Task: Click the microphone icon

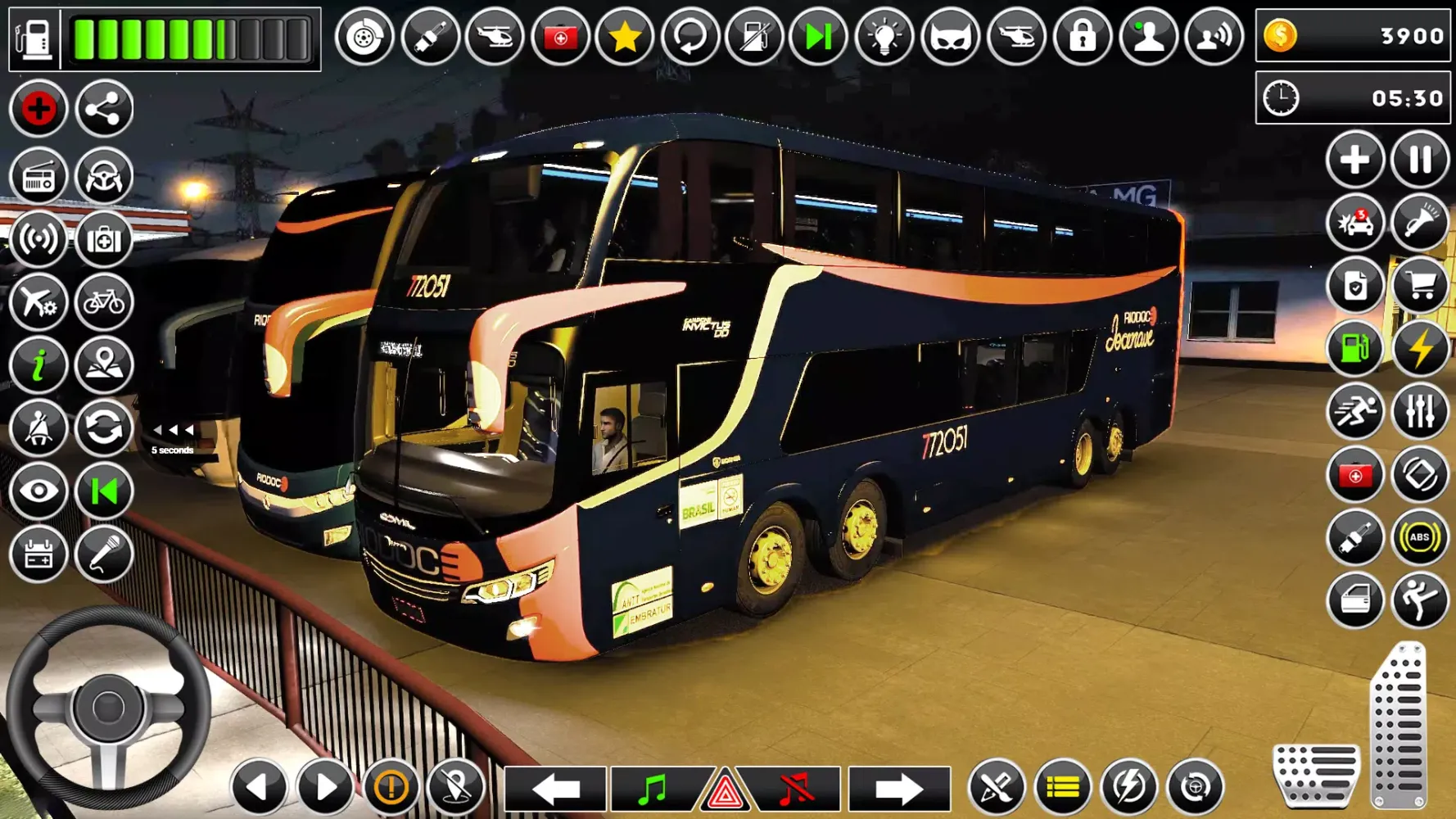Action: tap(104, 554)
